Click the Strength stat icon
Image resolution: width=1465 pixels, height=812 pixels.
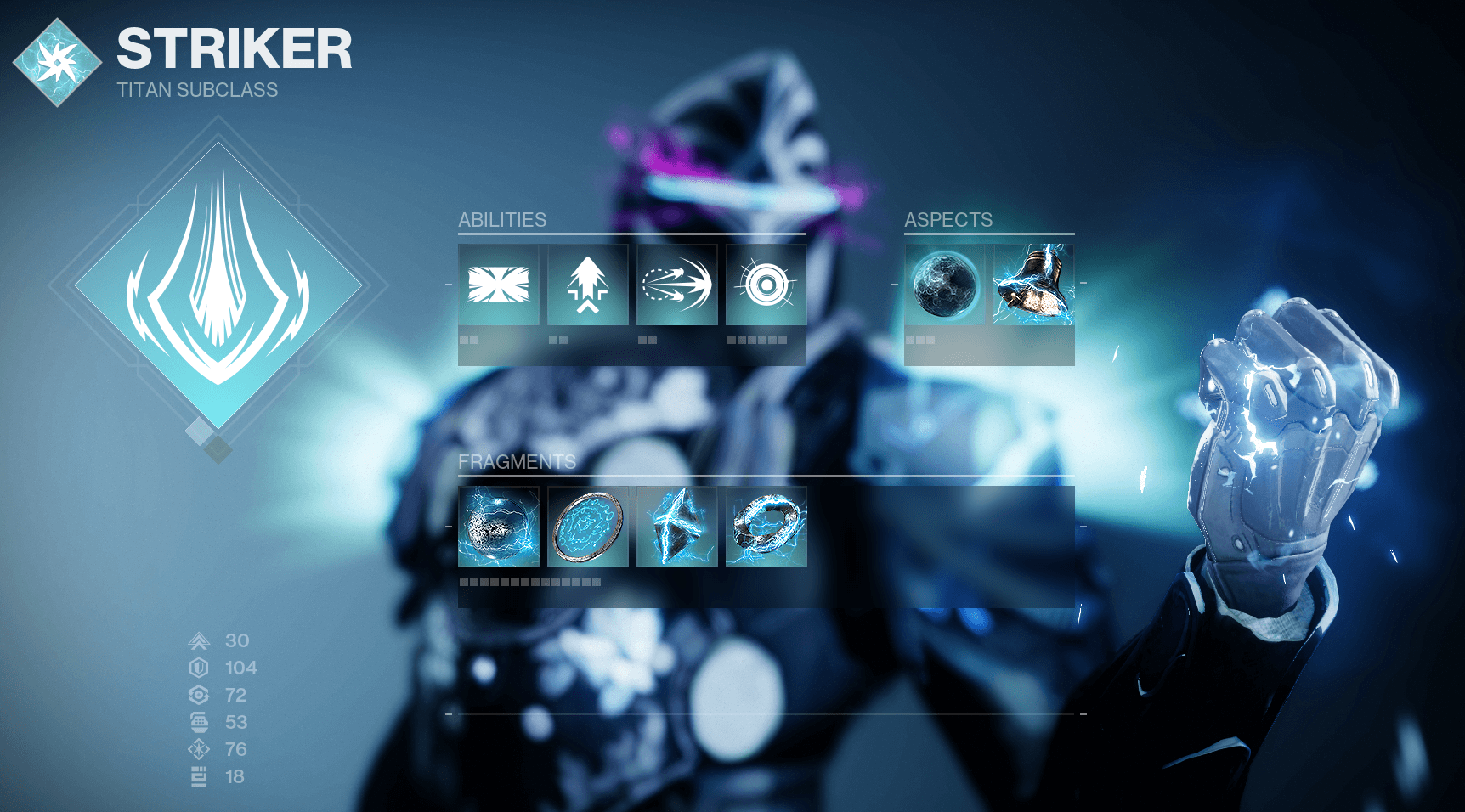point(199,776)
